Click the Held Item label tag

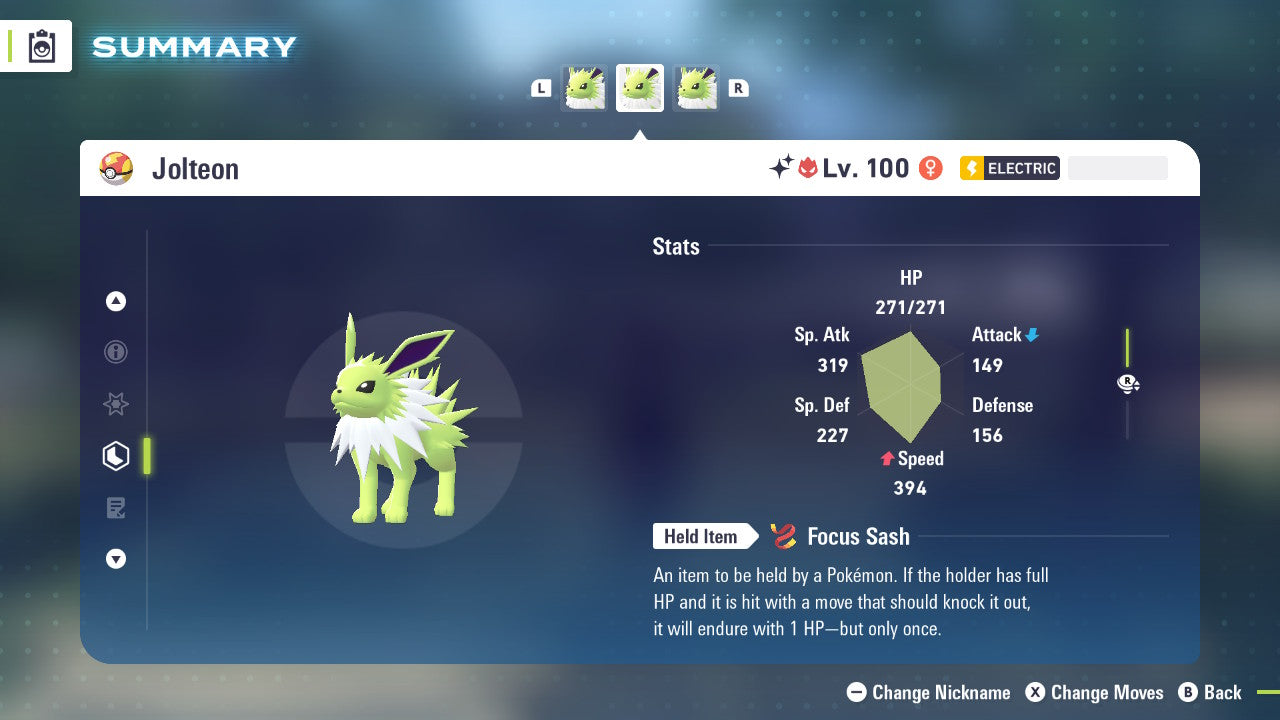[x=703, y=536]
